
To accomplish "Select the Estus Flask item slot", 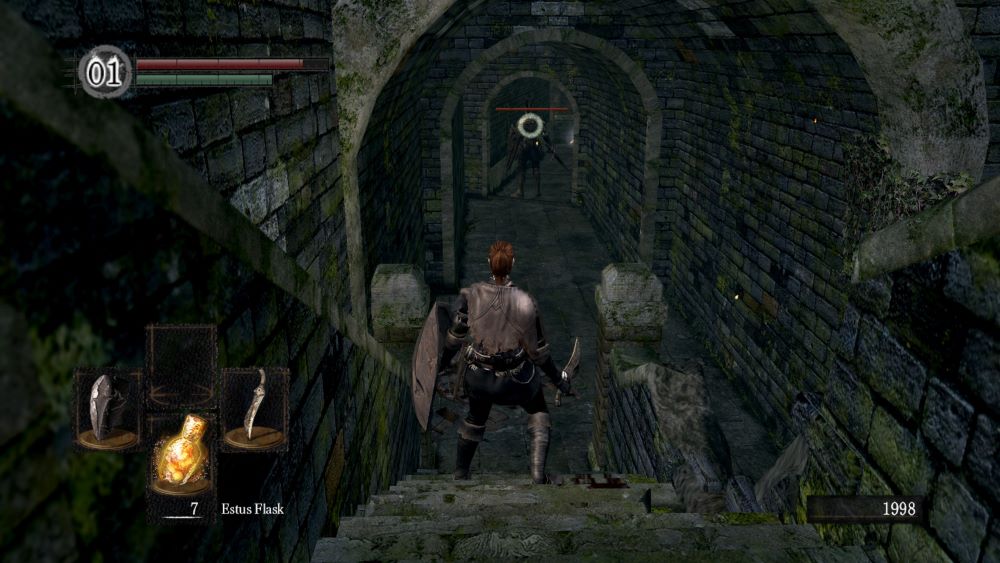I will 181,455.
